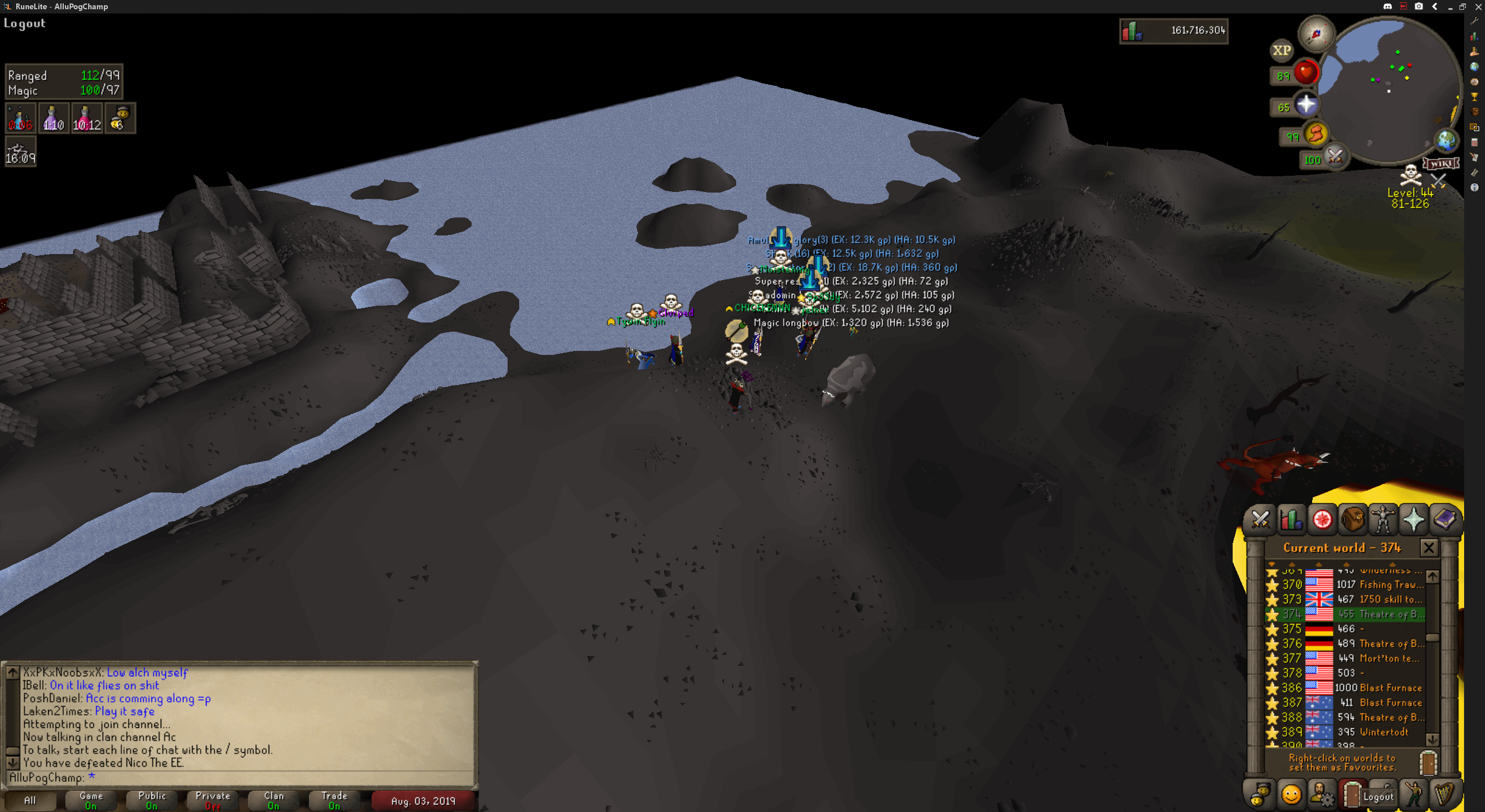Switch to the Inventory backpack tab
This screenshot has height=812, width=1485.
coord(1353,519)
